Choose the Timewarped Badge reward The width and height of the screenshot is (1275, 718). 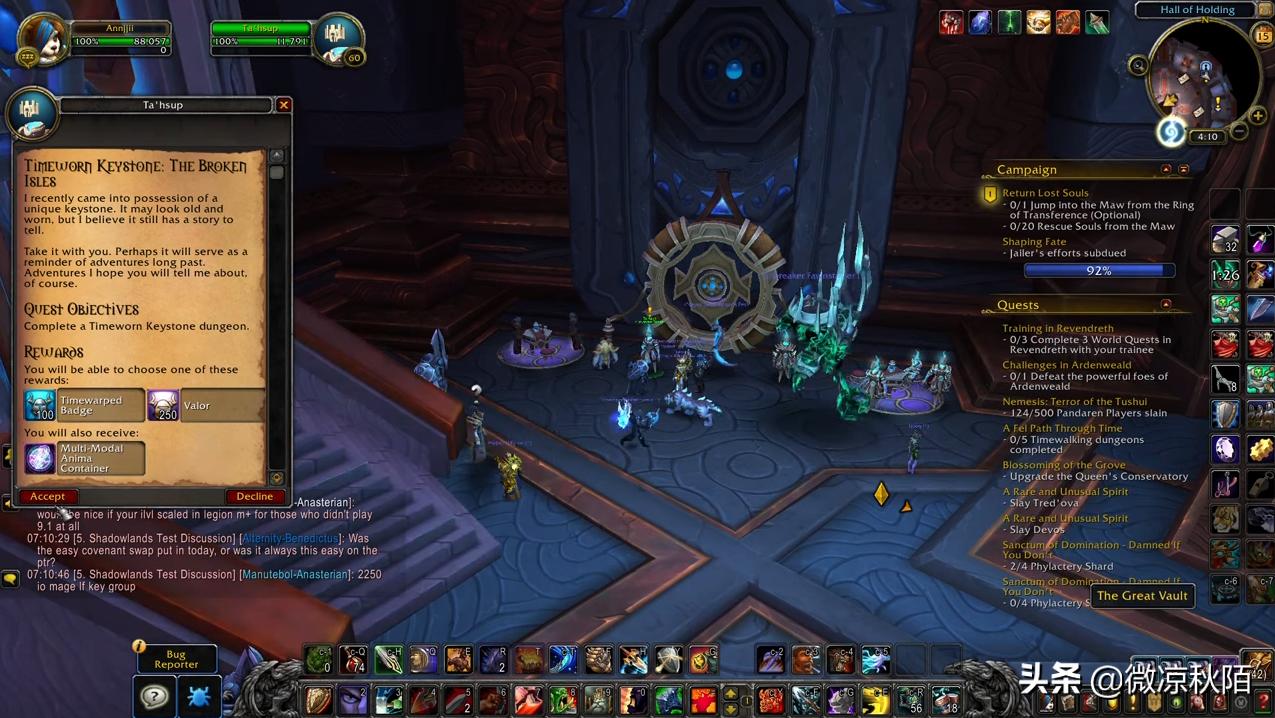point(84,405)
